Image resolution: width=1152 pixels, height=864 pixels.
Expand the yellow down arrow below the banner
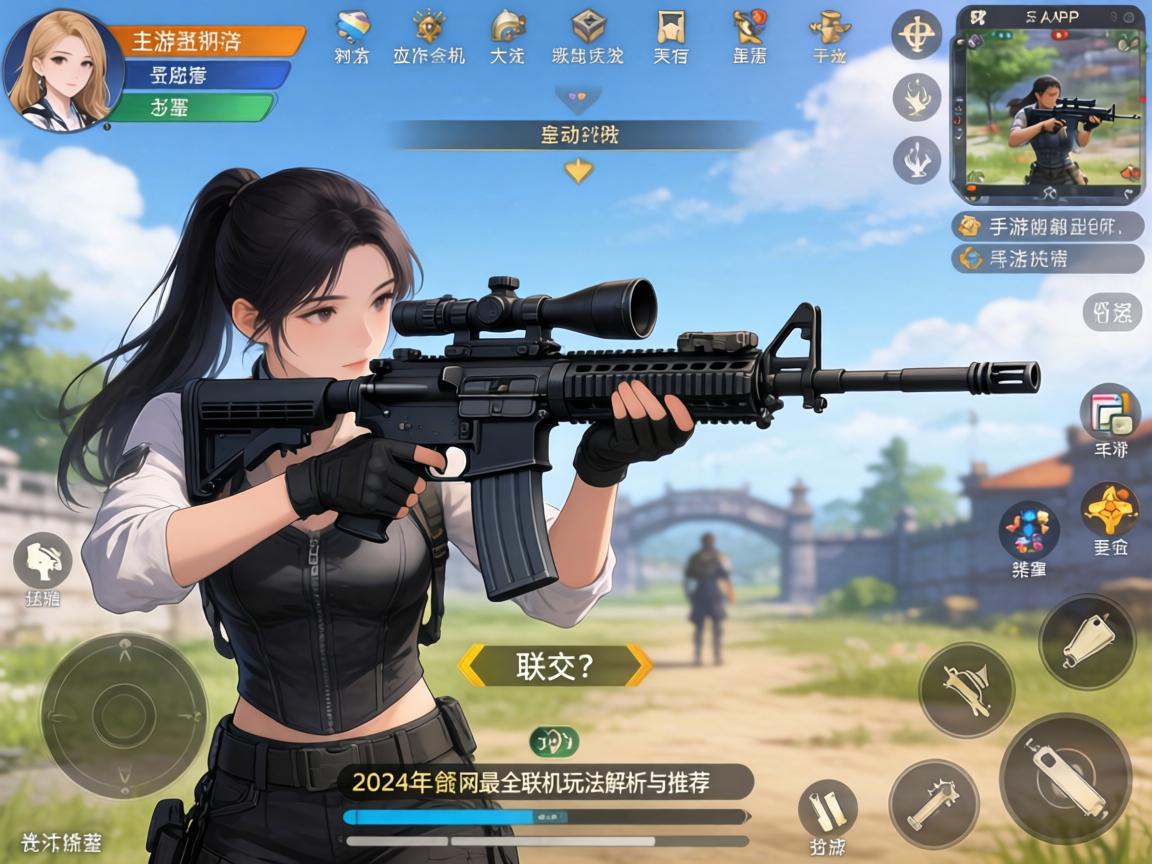(x=578, y=171)
